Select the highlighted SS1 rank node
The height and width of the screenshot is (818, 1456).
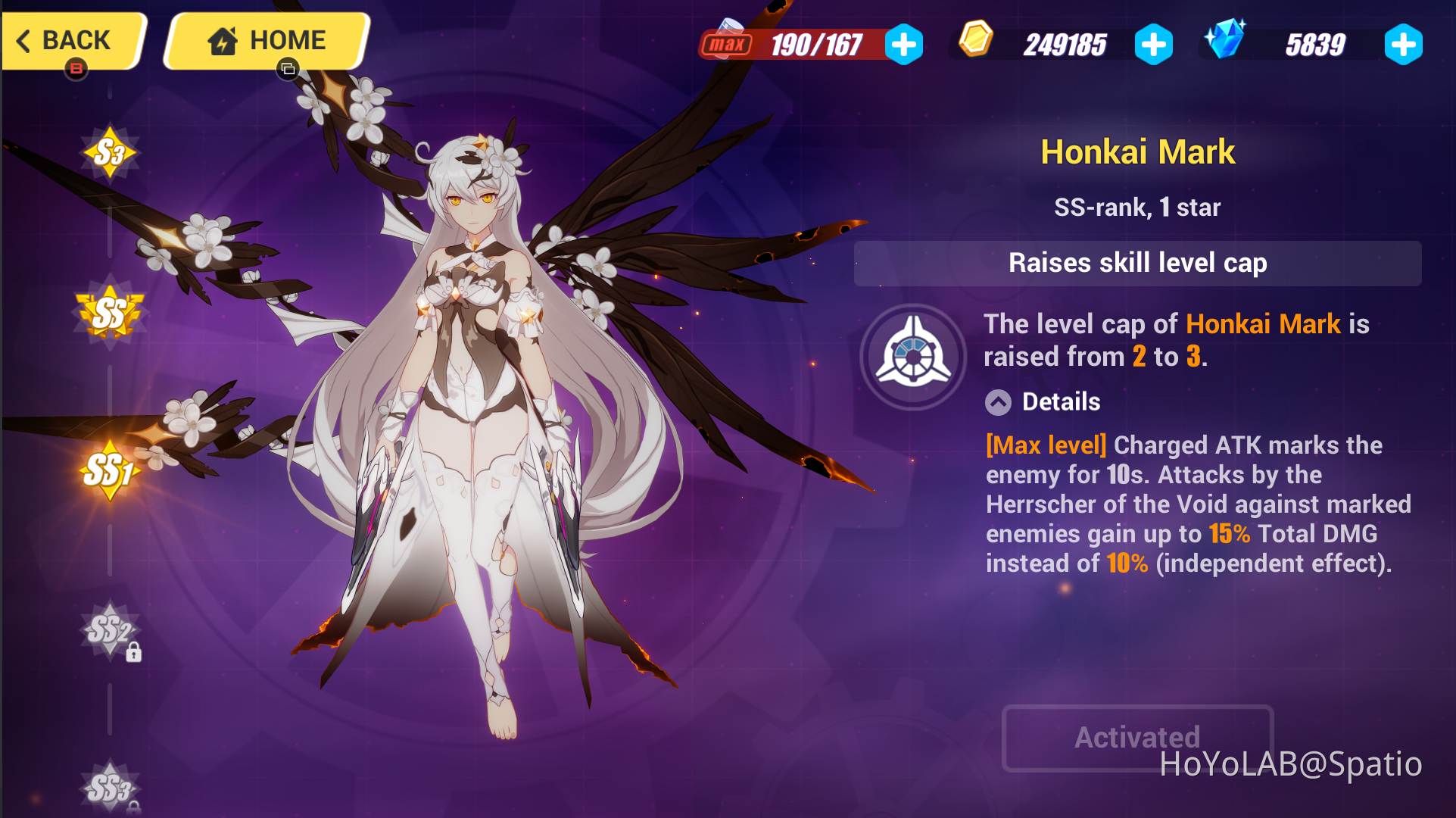coord(110,470)
